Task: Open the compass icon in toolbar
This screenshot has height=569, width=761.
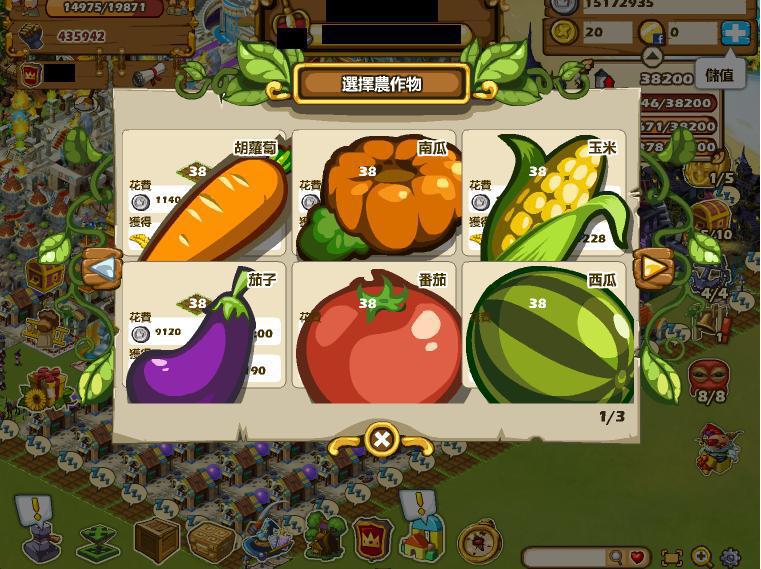Action: tap(478, 541)
